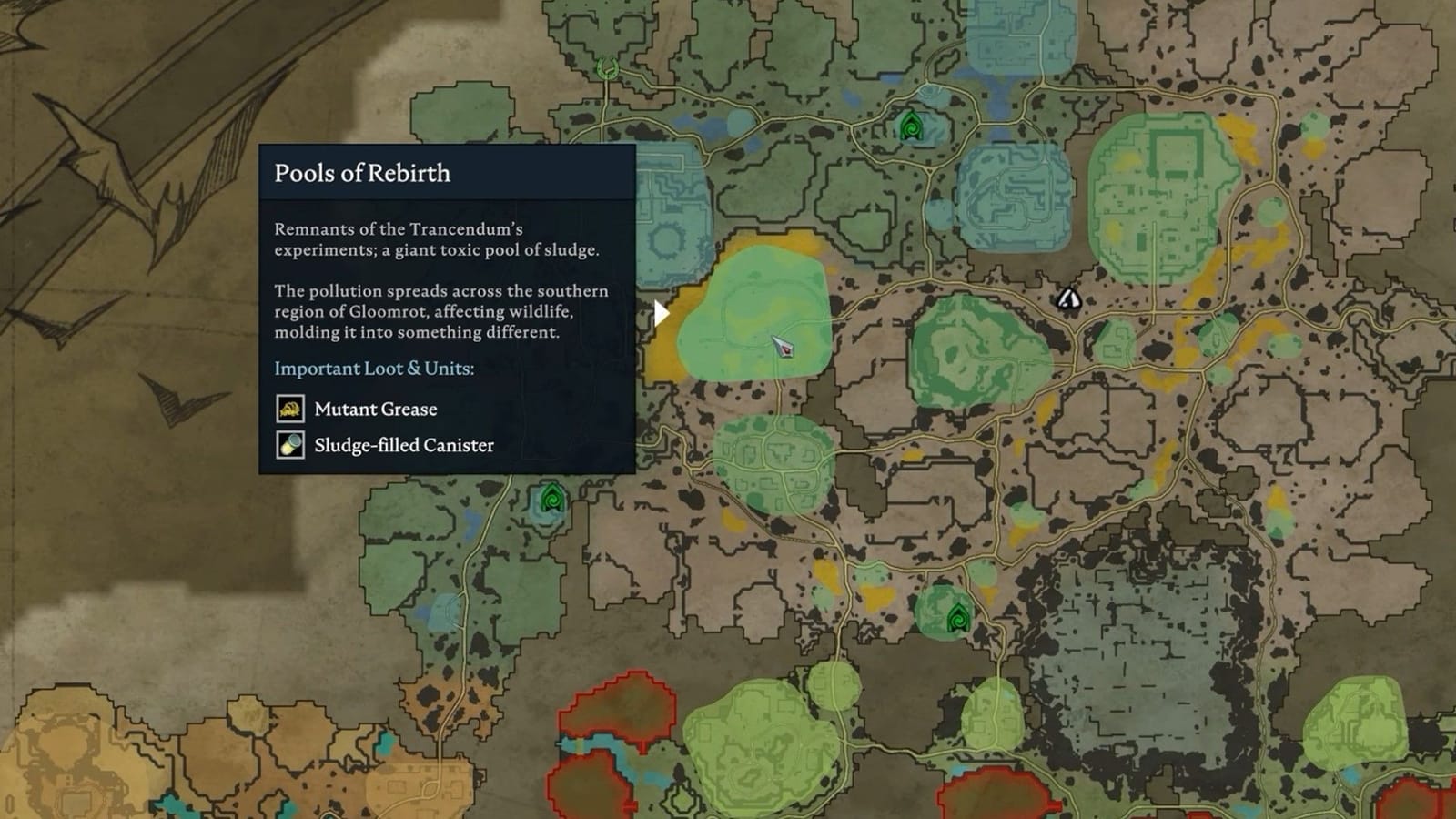Image resolution: width=1456 pixels, height=819 pixels.
Task: Click the Mutant Grease loot icon
Action: click(x=289, y=409)
